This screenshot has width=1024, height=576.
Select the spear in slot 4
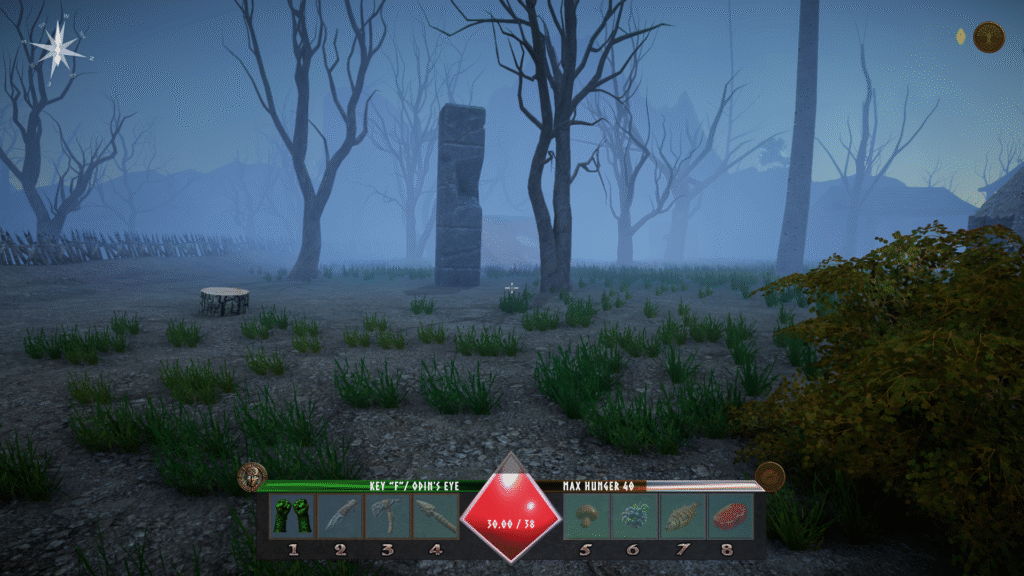(x=435, y=517)
